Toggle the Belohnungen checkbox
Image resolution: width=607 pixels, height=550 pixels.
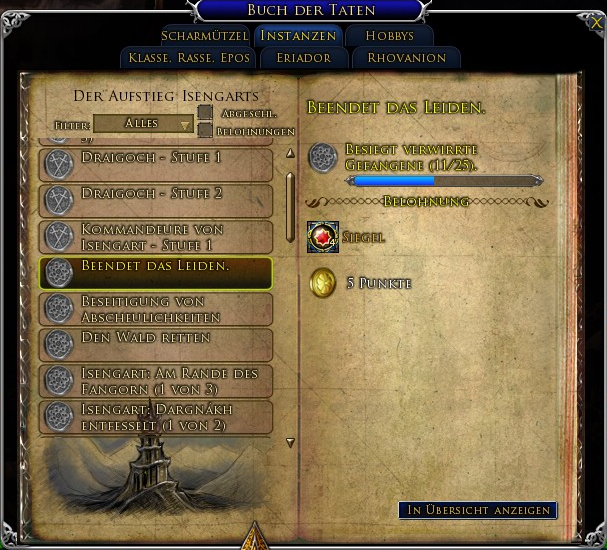(x=205, y=131)
